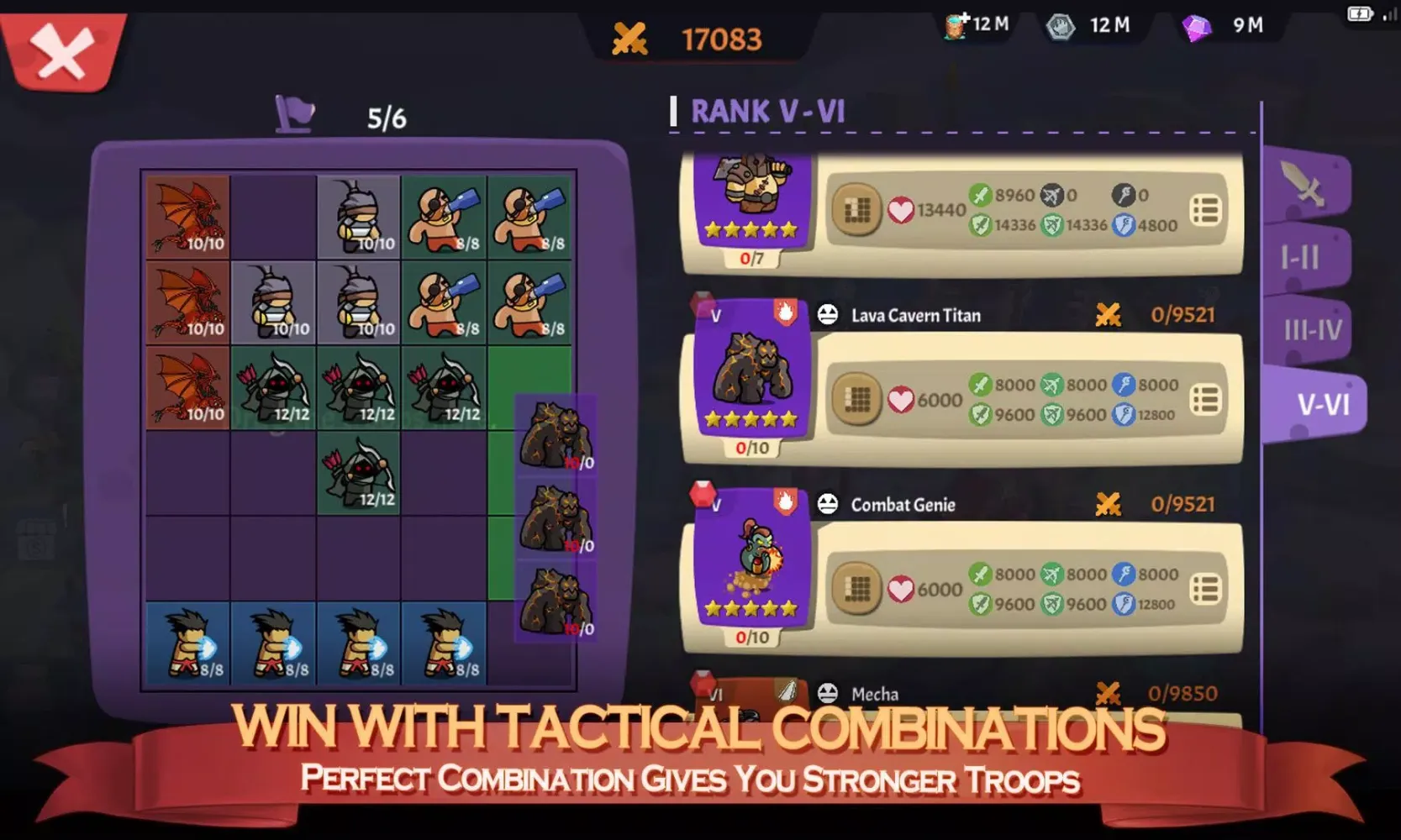This screenshot has height=840, width=1401.
Task: Click the water bucket resource icon
Action: [x=956, y=24]
